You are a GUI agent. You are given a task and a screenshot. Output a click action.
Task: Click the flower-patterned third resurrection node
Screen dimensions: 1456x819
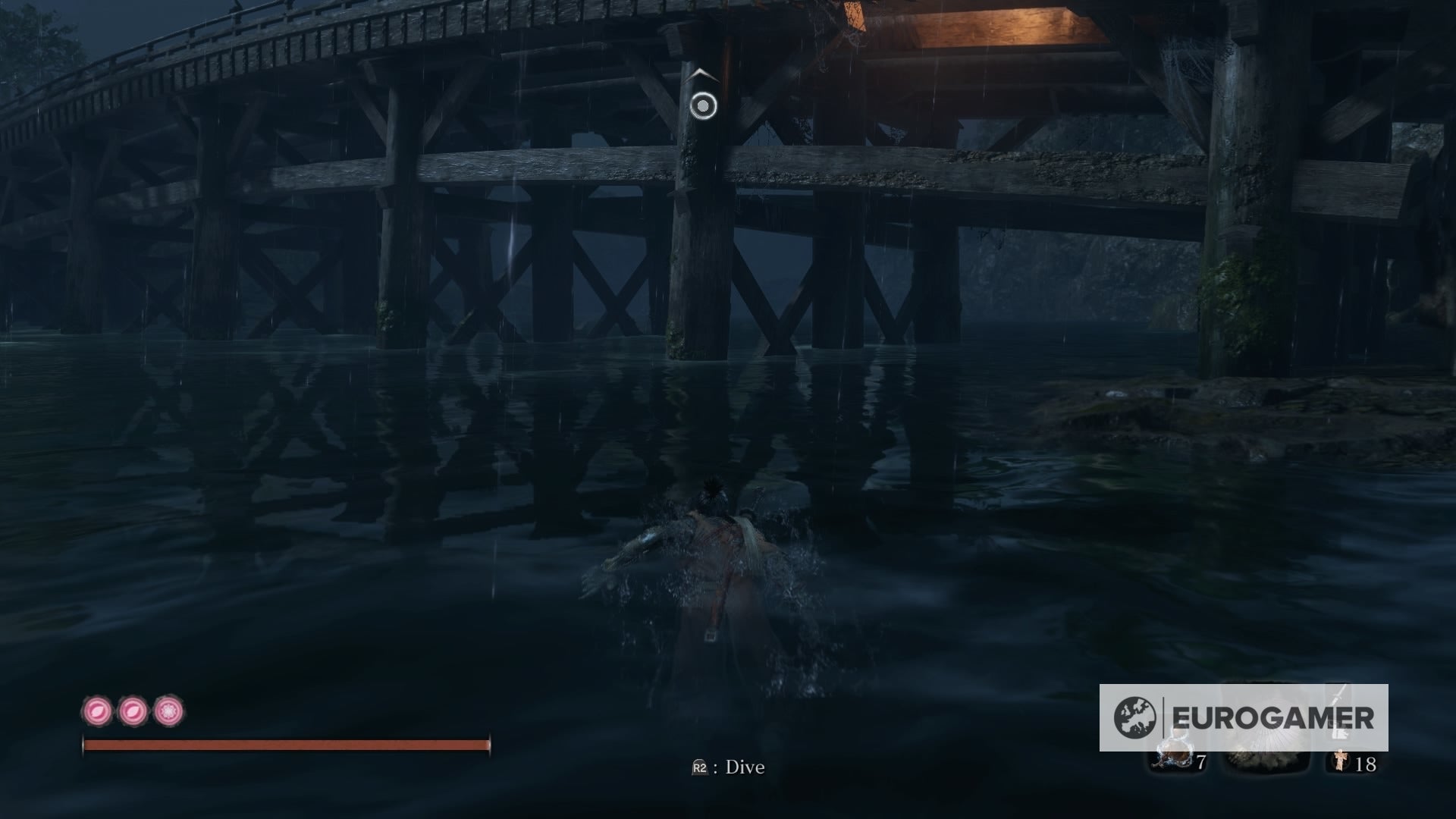coord(168,711)
